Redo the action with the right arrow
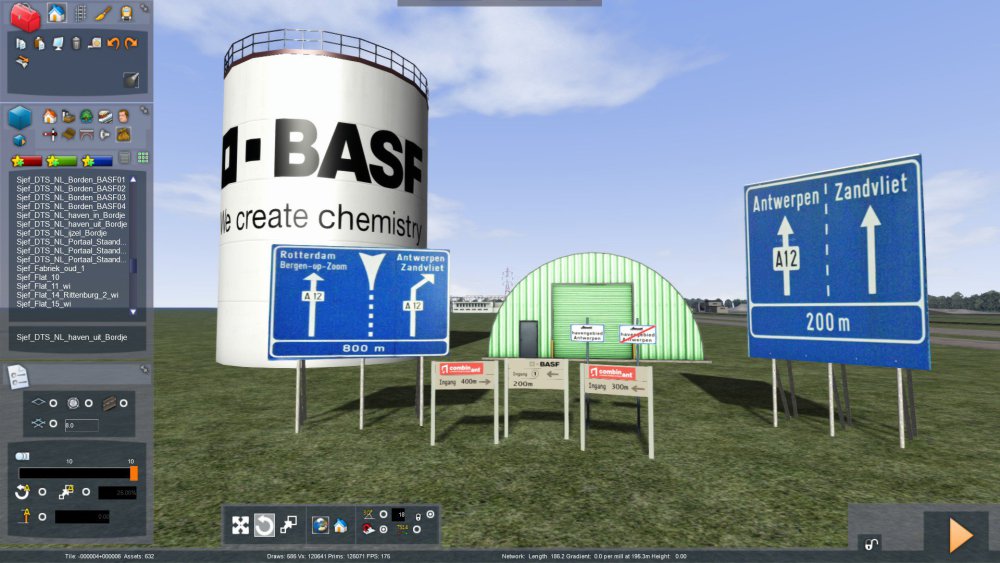 tap(131, 44)
